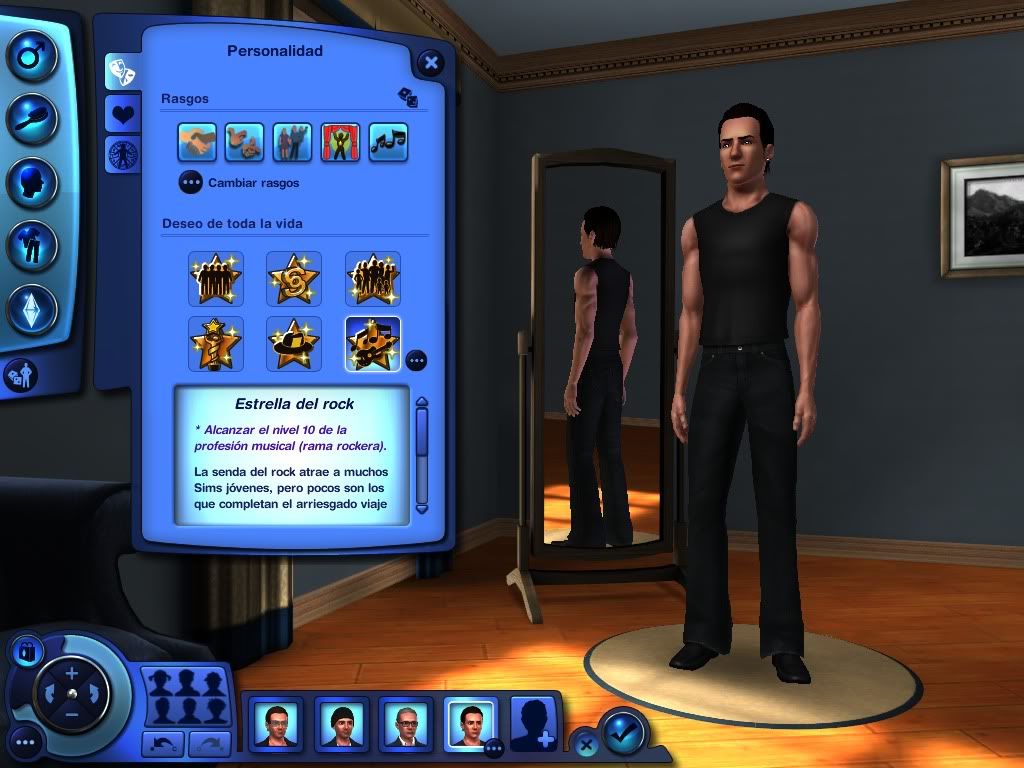The width and height of the screenshot is (1024, 768).
Task: Select the guitar rock star lifetime wish
Action: click(372, 344)
